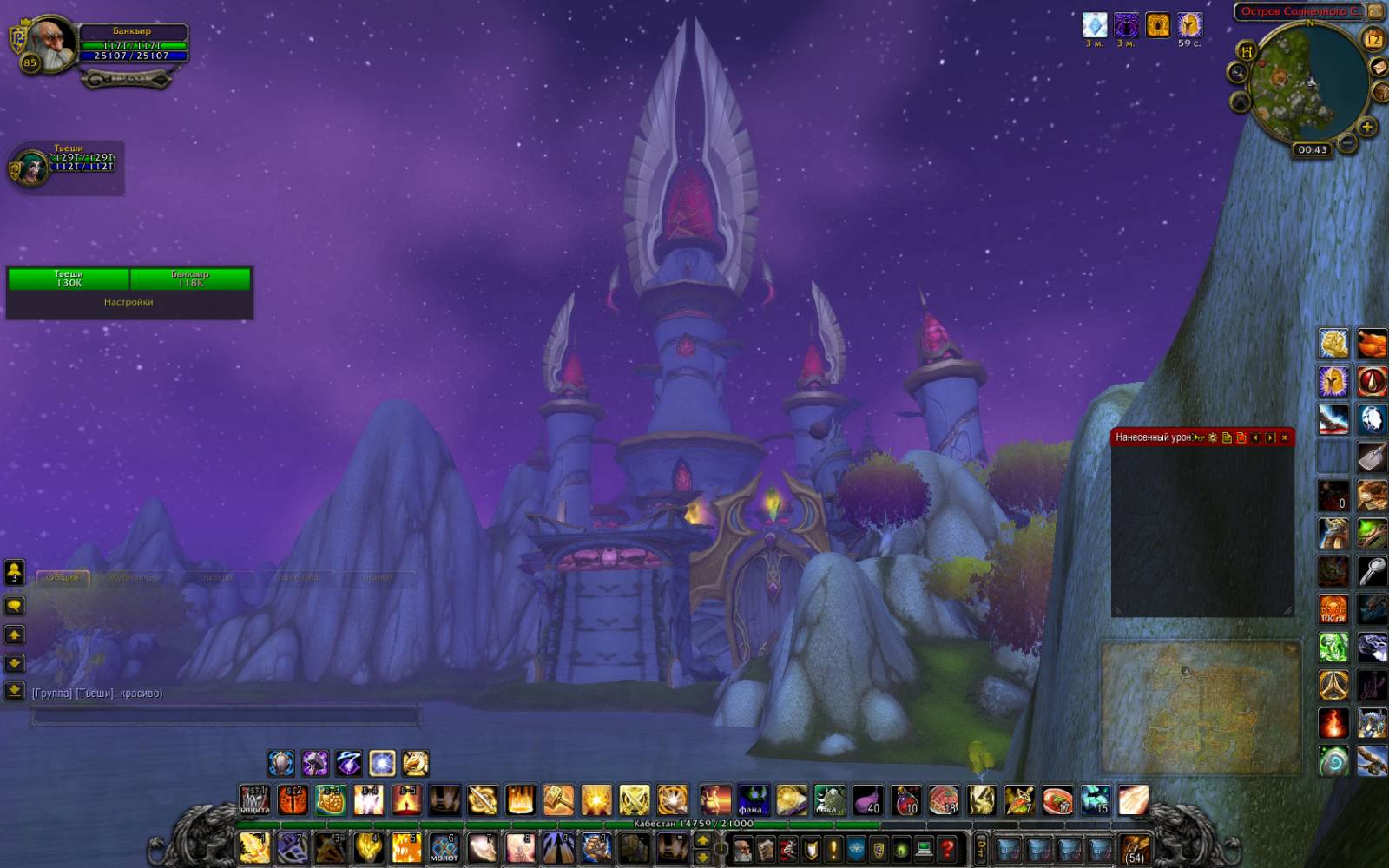Click the minimap zoom-in plus button
1389x868 pixels.
[x=1366, y=127]
